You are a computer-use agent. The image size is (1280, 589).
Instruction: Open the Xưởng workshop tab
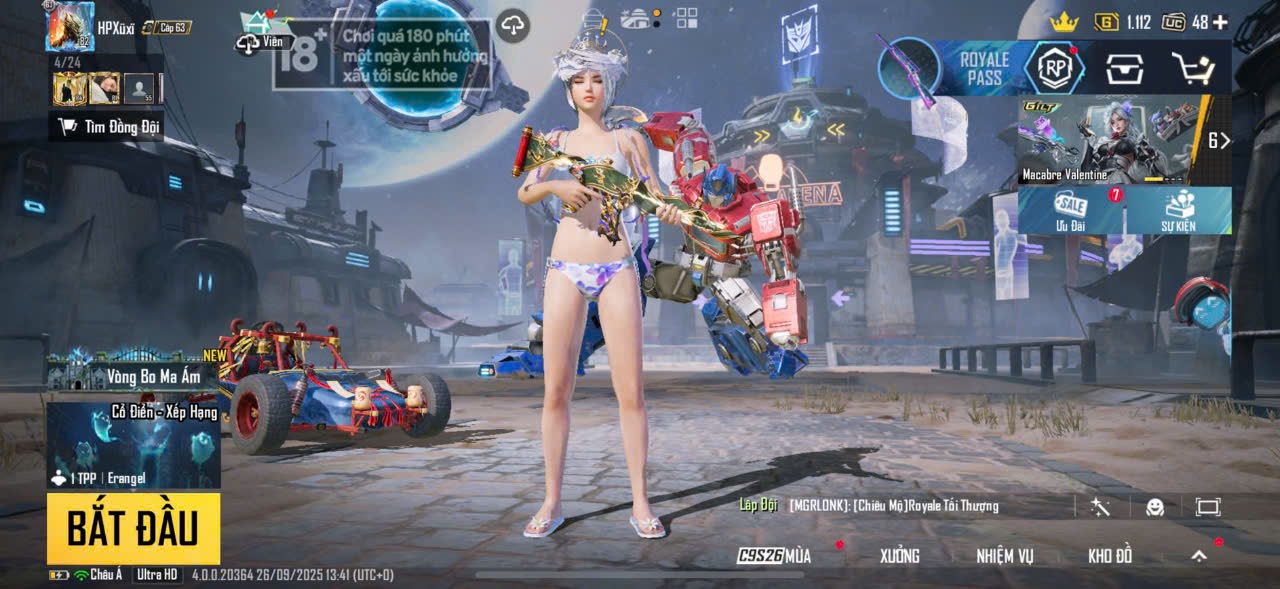point(899,556)
